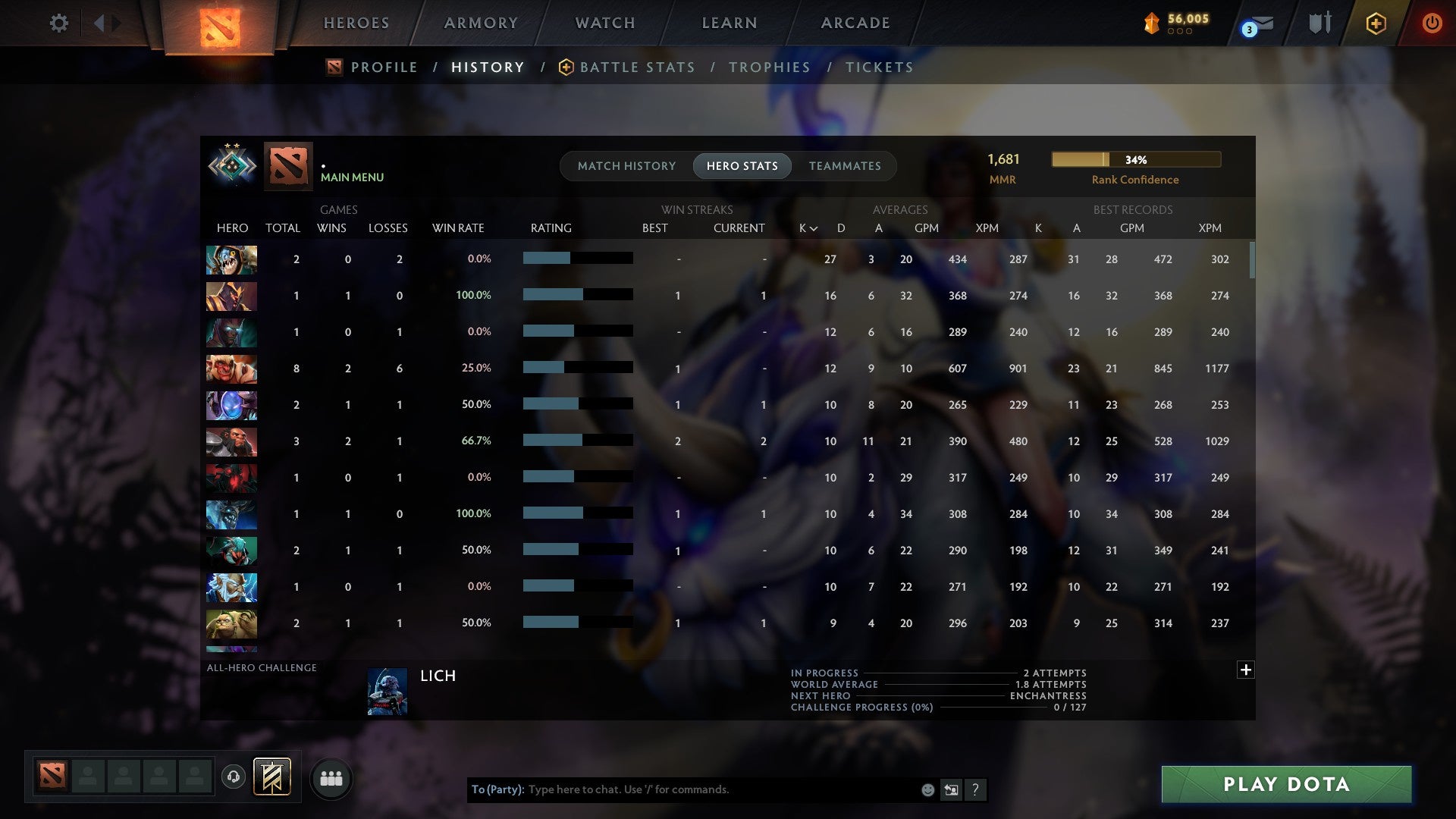Change sorting using the K column chevron
This screenshot has height=819, width=1456.
point(814,227)
